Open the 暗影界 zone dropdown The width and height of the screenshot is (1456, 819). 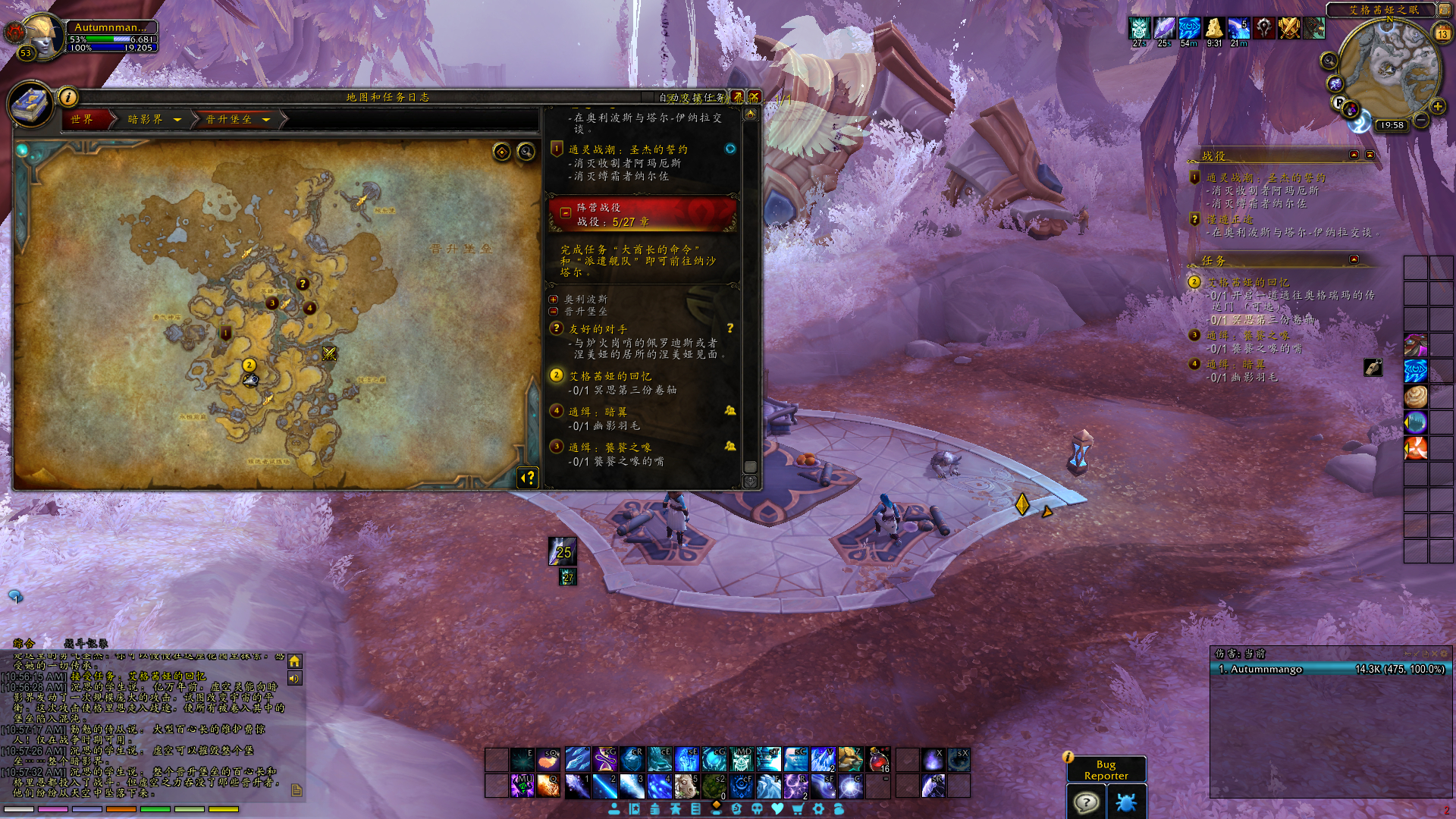[x=177, y=119]
